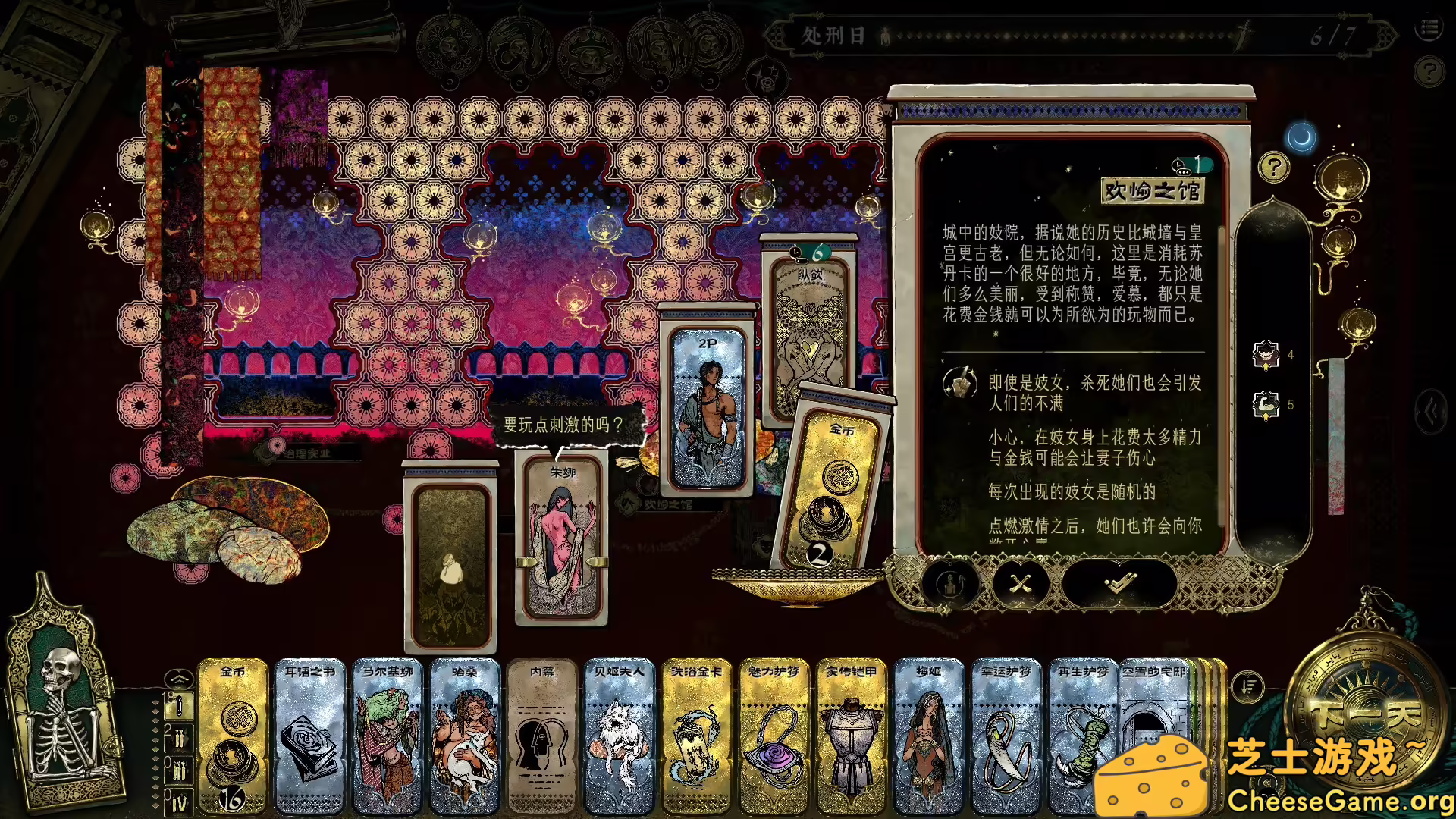Confirm the visit with the checkmark button
The image size is (1456, 819).
1121,584
